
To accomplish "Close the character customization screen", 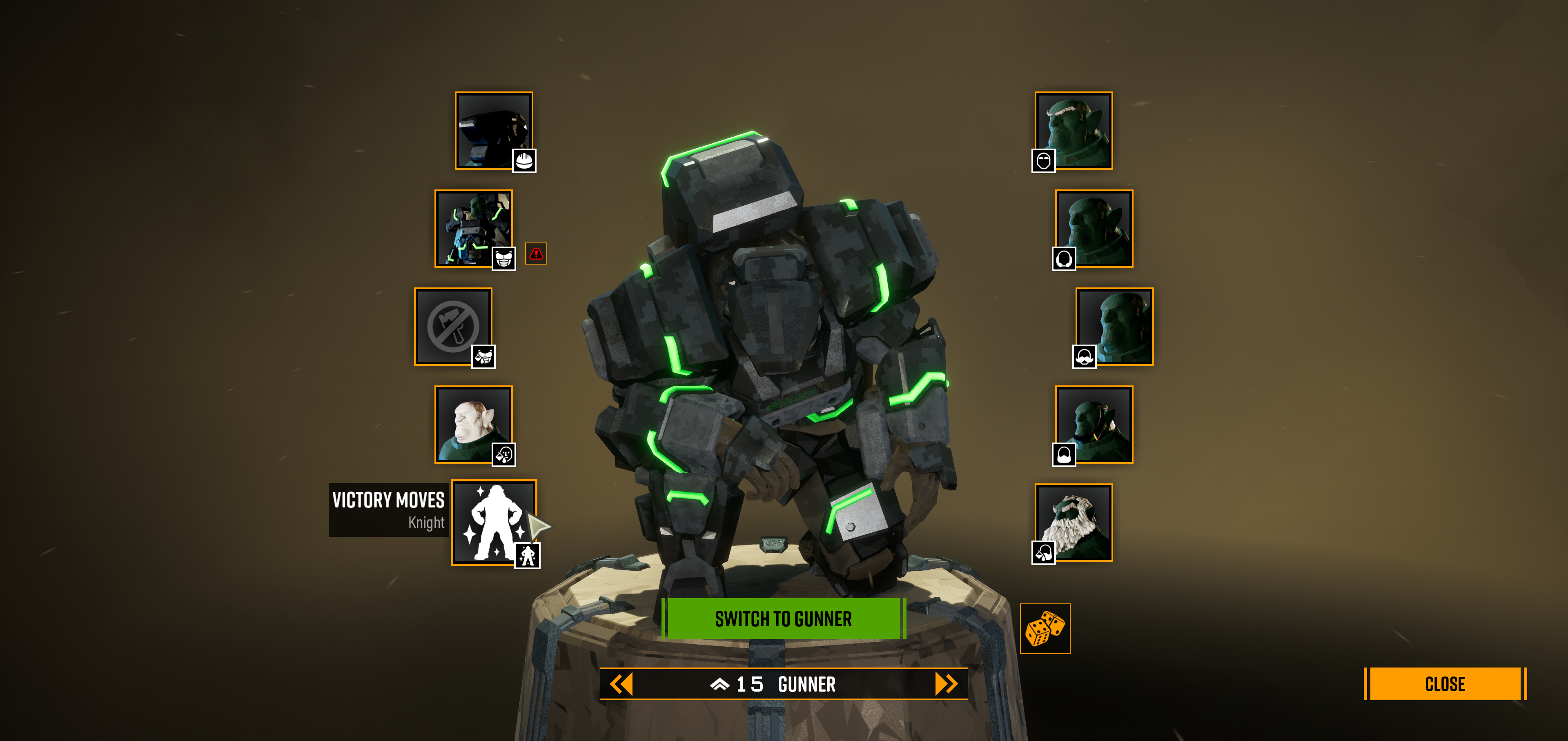I will 1444,684.
